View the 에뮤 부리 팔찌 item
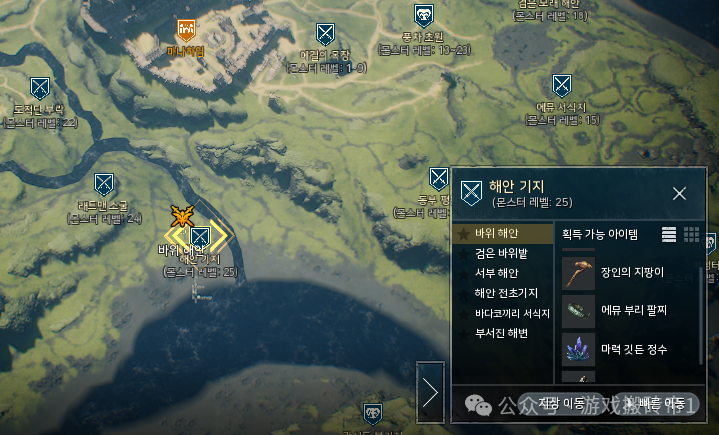Screen dimensions: 719x435 click(578, 309)
